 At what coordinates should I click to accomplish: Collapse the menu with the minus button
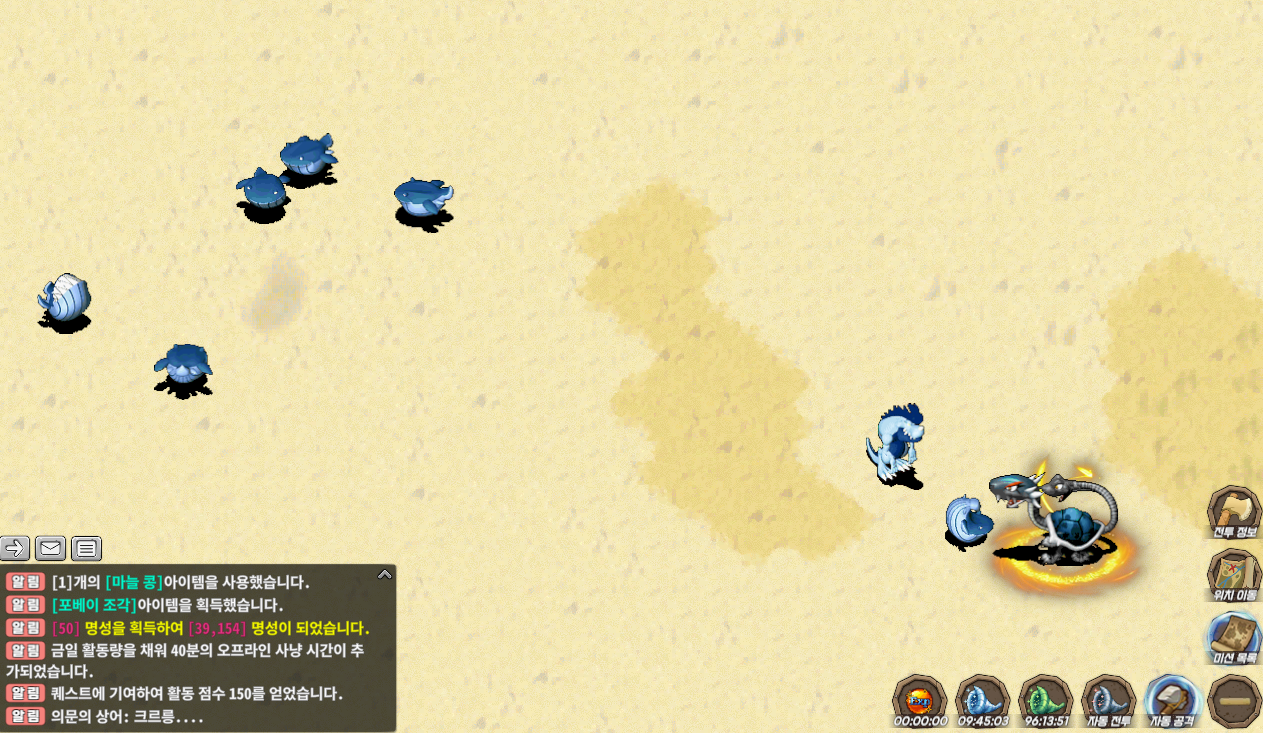coord(1235,699)
